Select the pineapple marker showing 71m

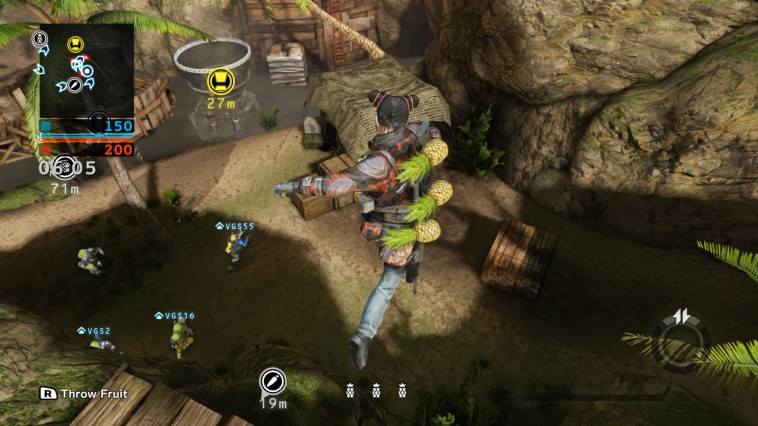[64, 166]
